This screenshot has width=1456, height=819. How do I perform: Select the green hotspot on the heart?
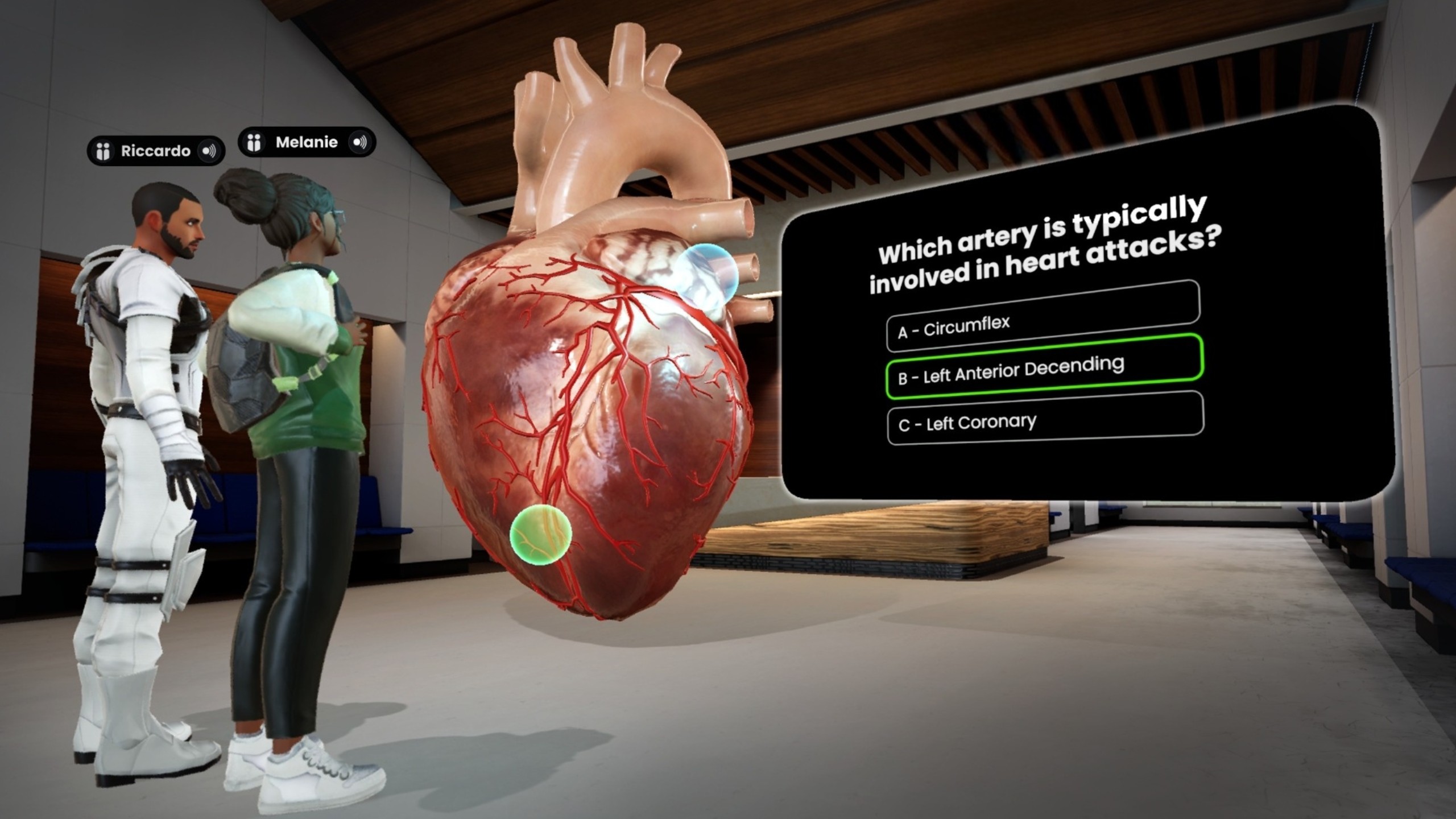[540, 534]
